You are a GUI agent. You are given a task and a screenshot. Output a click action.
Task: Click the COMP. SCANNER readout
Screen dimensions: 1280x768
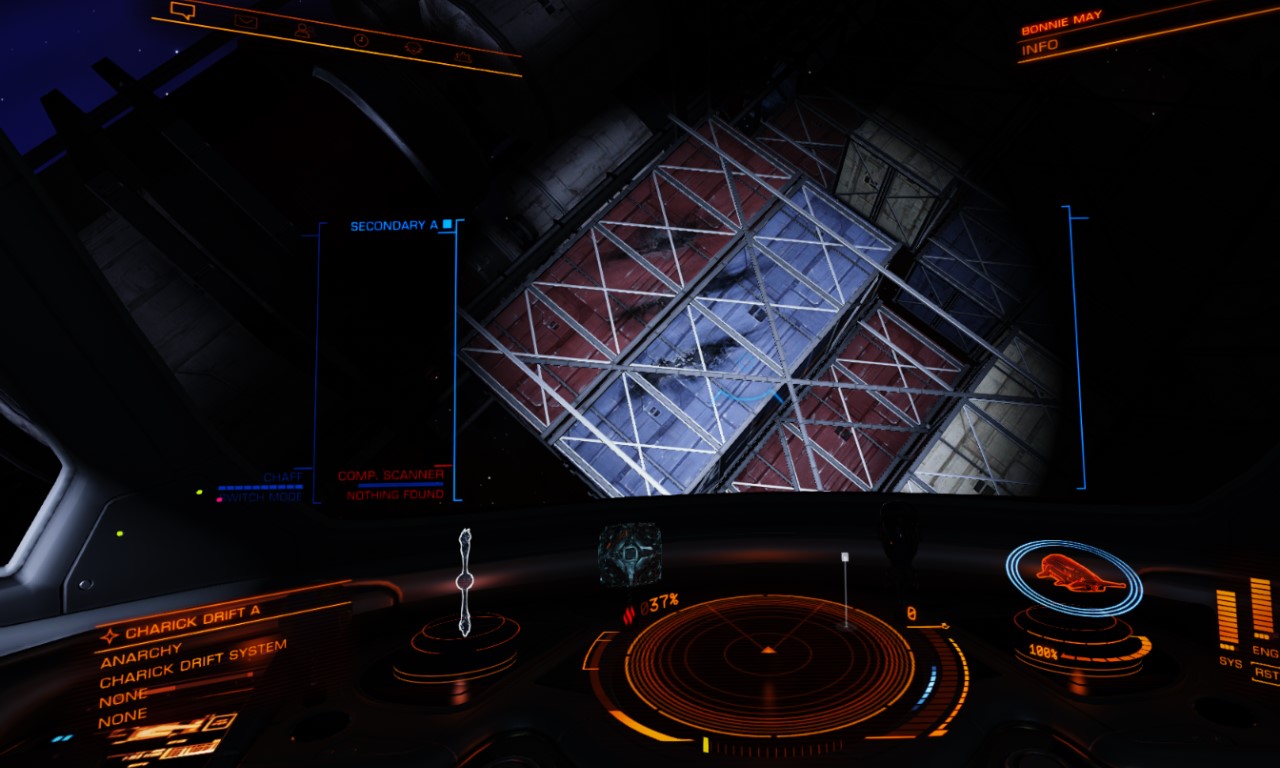coord(390,476)
